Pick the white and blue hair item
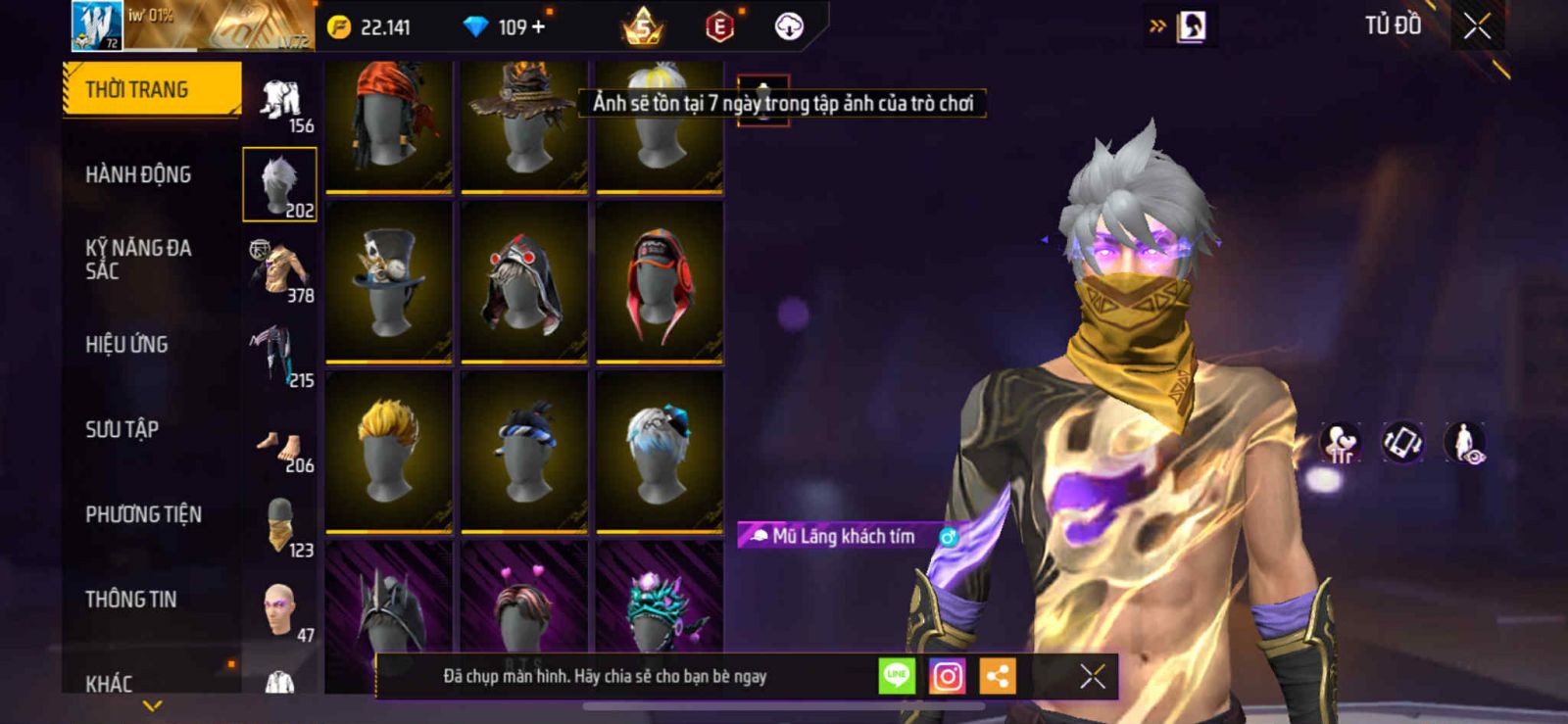 click(660, 451)
